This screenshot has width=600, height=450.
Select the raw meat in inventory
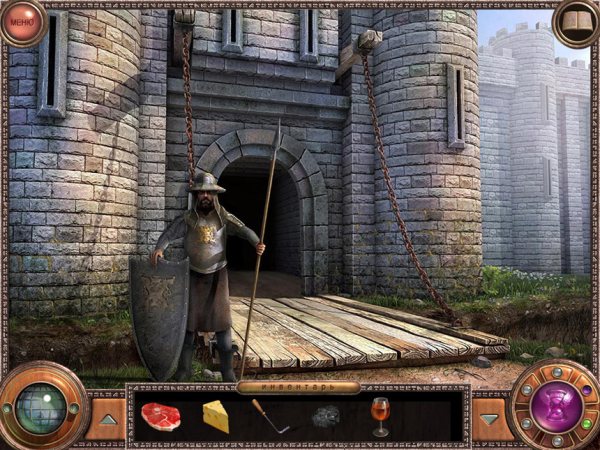click(160, 416)
